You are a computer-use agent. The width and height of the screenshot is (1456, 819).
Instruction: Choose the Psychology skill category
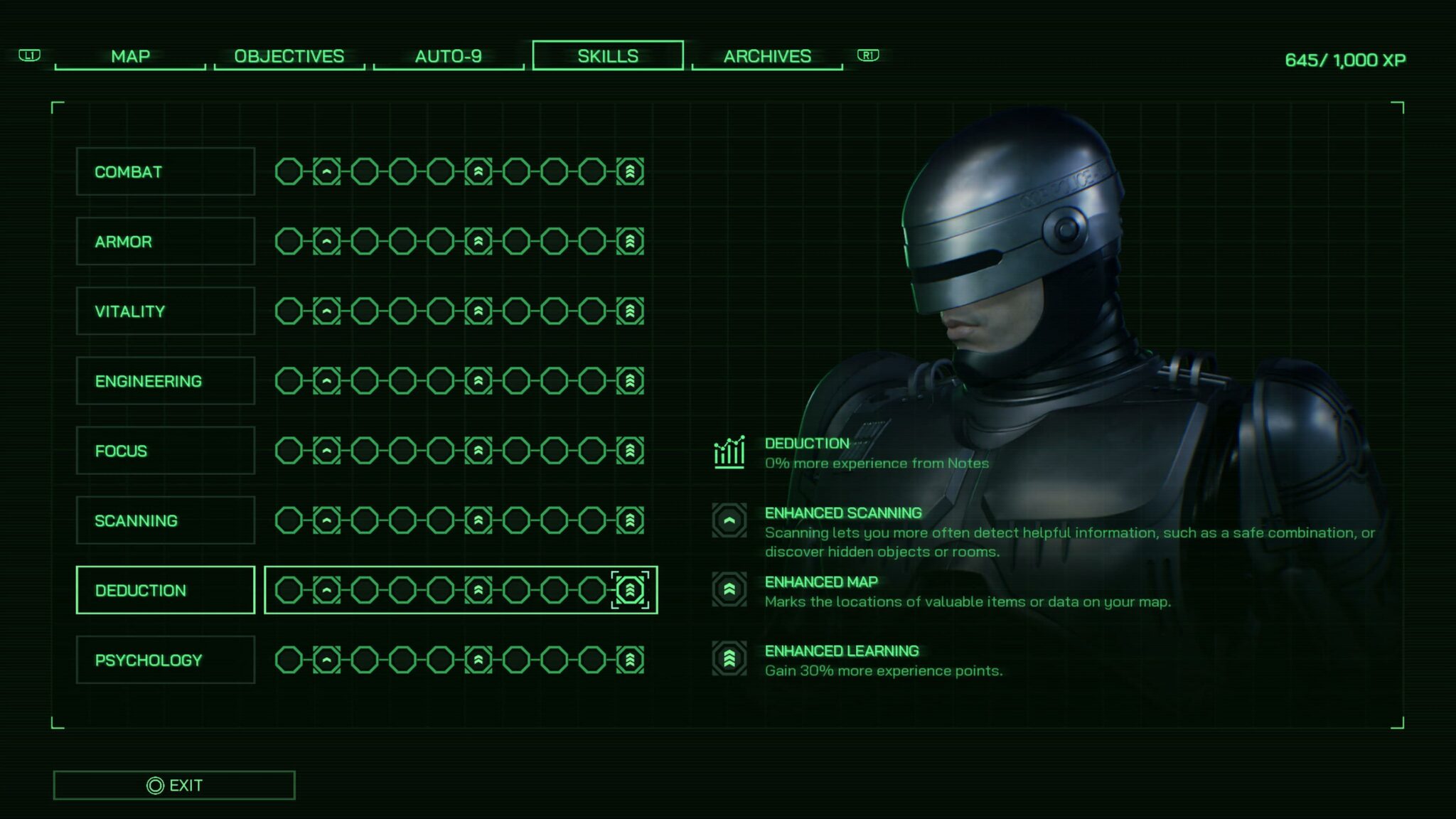pyautogui.click(x=165, y=660)
